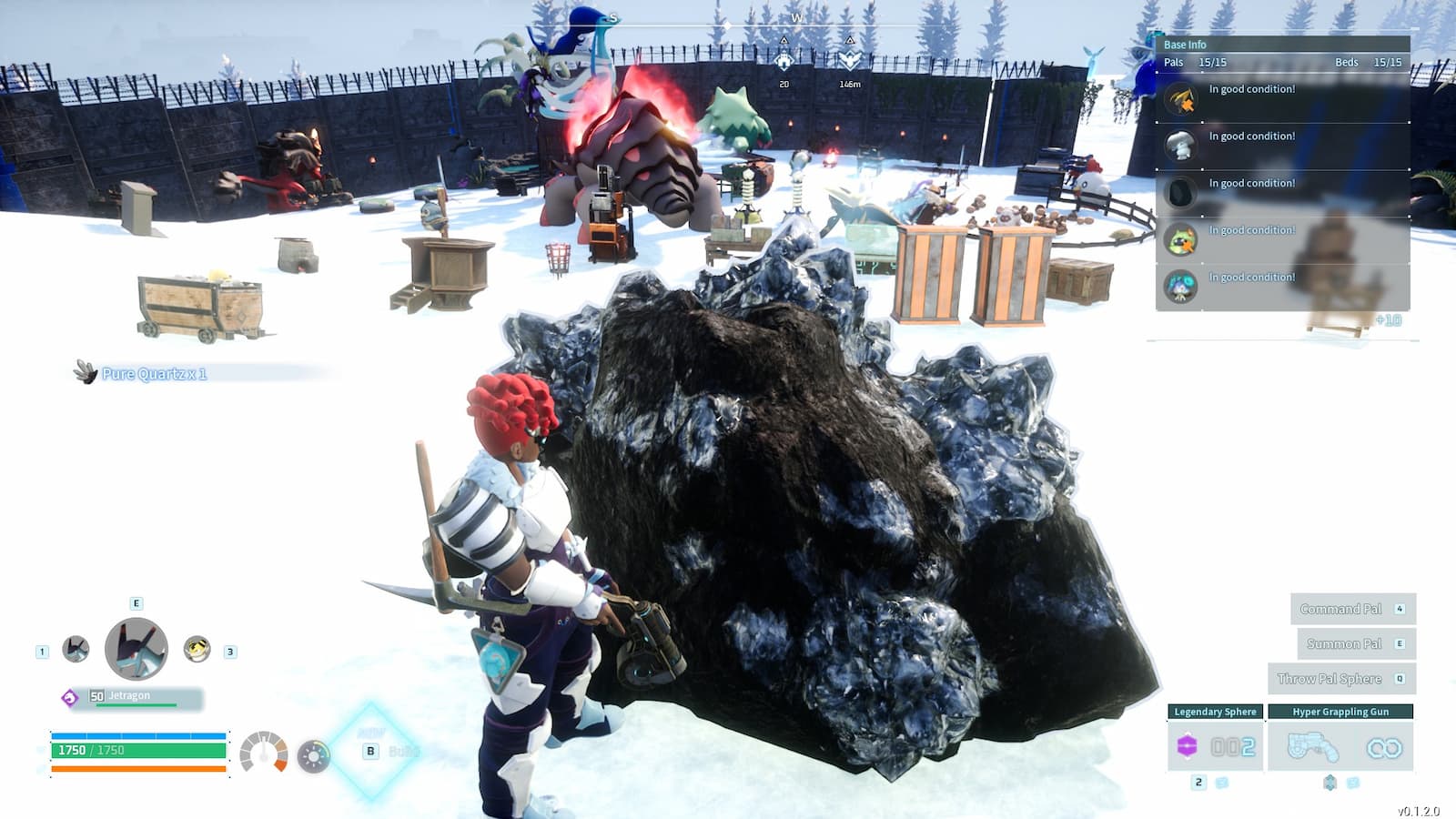Select the Grizzbolt pal in party slot 3
This screenshot has height=819, width=1456.
click(197, 649)
